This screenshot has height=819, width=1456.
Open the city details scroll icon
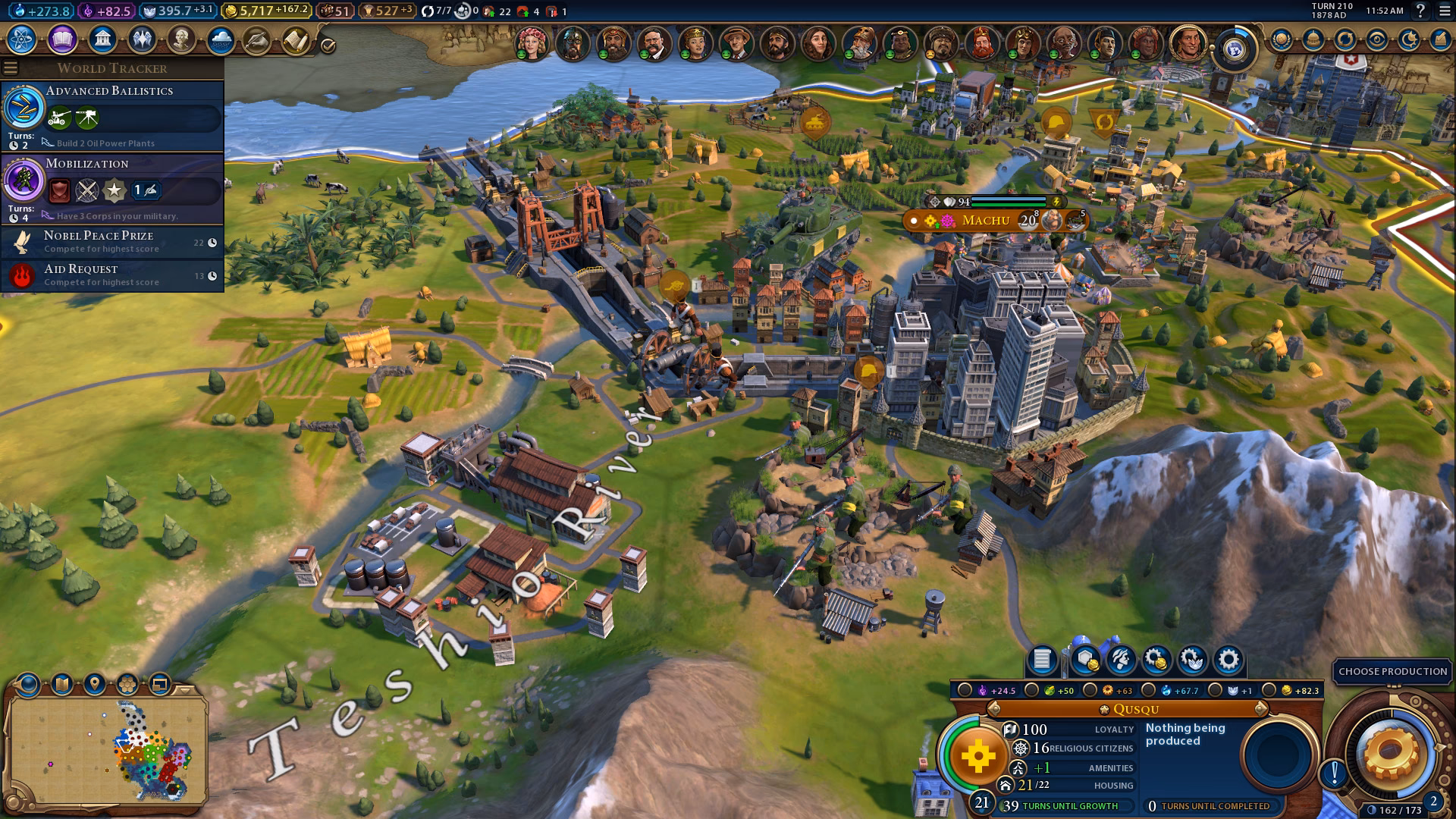1042,660
